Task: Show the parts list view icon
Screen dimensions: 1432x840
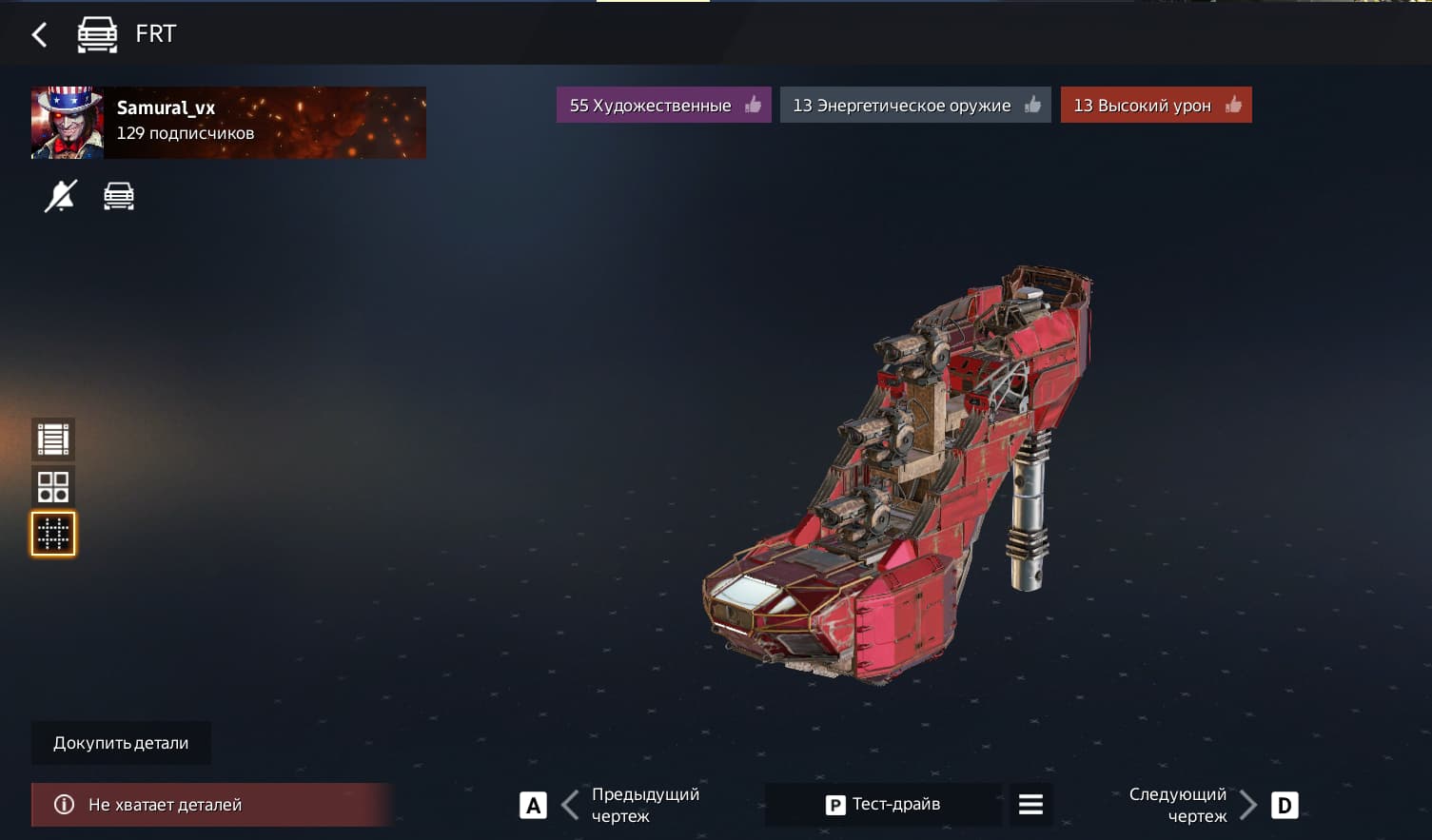Action: pos(53,440)
